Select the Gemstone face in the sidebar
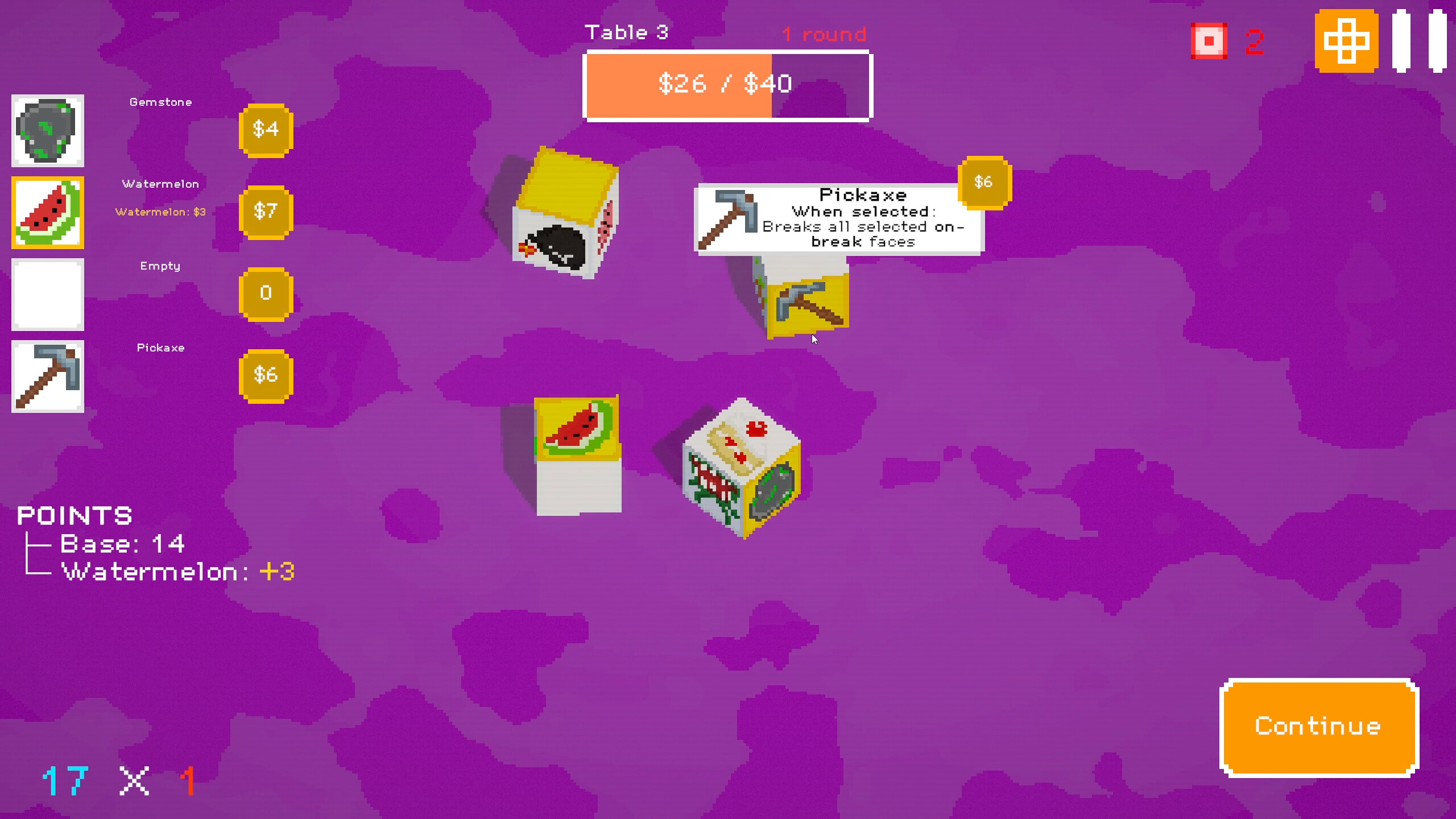This screenshot has height=819, width=1456. pos(48,131)
